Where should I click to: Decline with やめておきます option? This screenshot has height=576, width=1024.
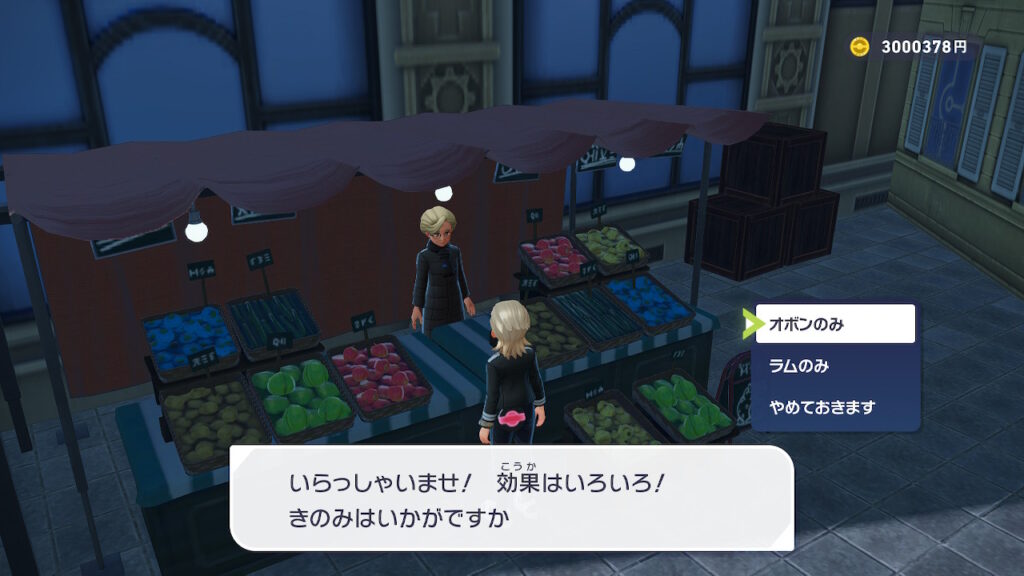[x=835, y=407]
